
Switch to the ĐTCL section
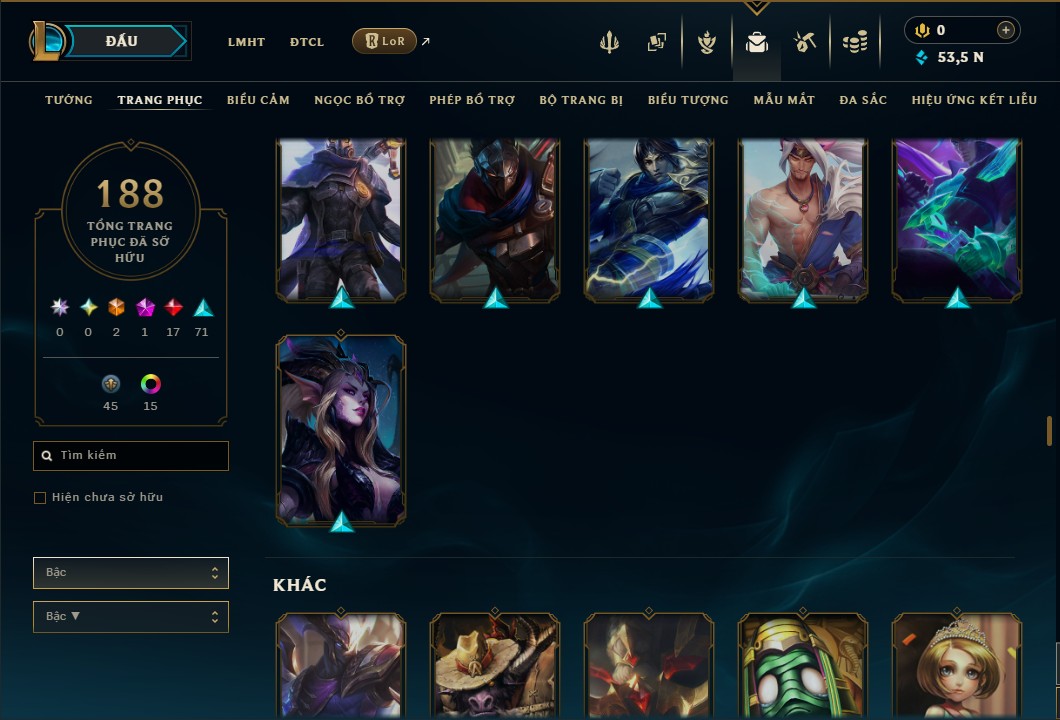coord(307,42)
